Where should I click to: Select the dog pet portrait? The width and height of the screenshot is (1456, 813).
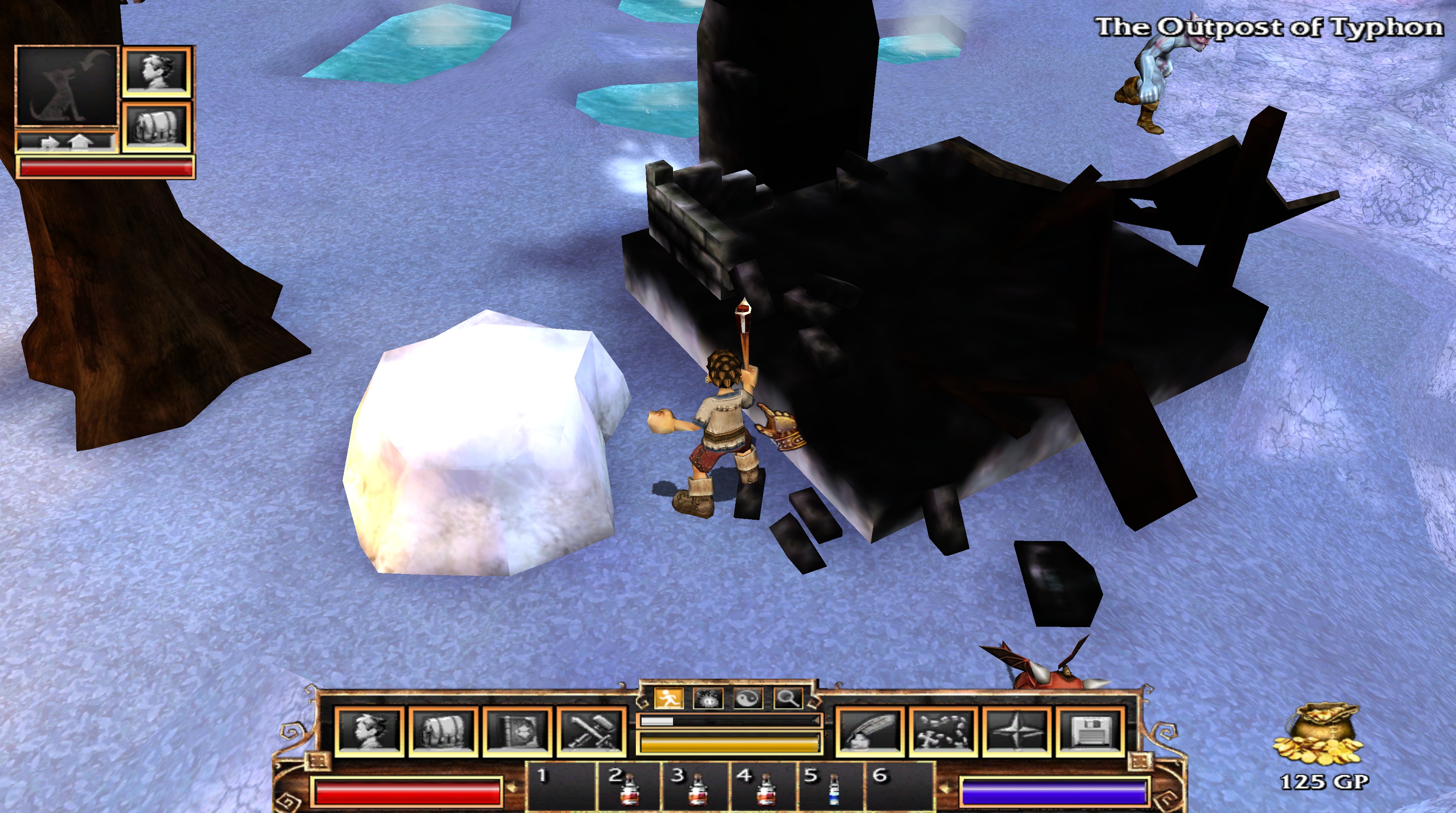(x=67, y=86)
